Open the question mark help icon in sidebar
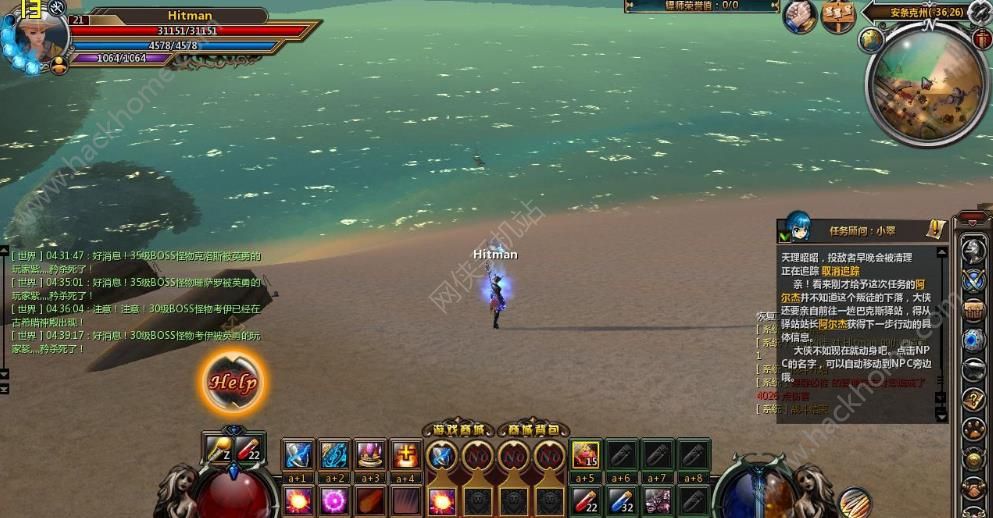Image resolution: width=993 pixels, height=518 pixels. coord(974,400)
